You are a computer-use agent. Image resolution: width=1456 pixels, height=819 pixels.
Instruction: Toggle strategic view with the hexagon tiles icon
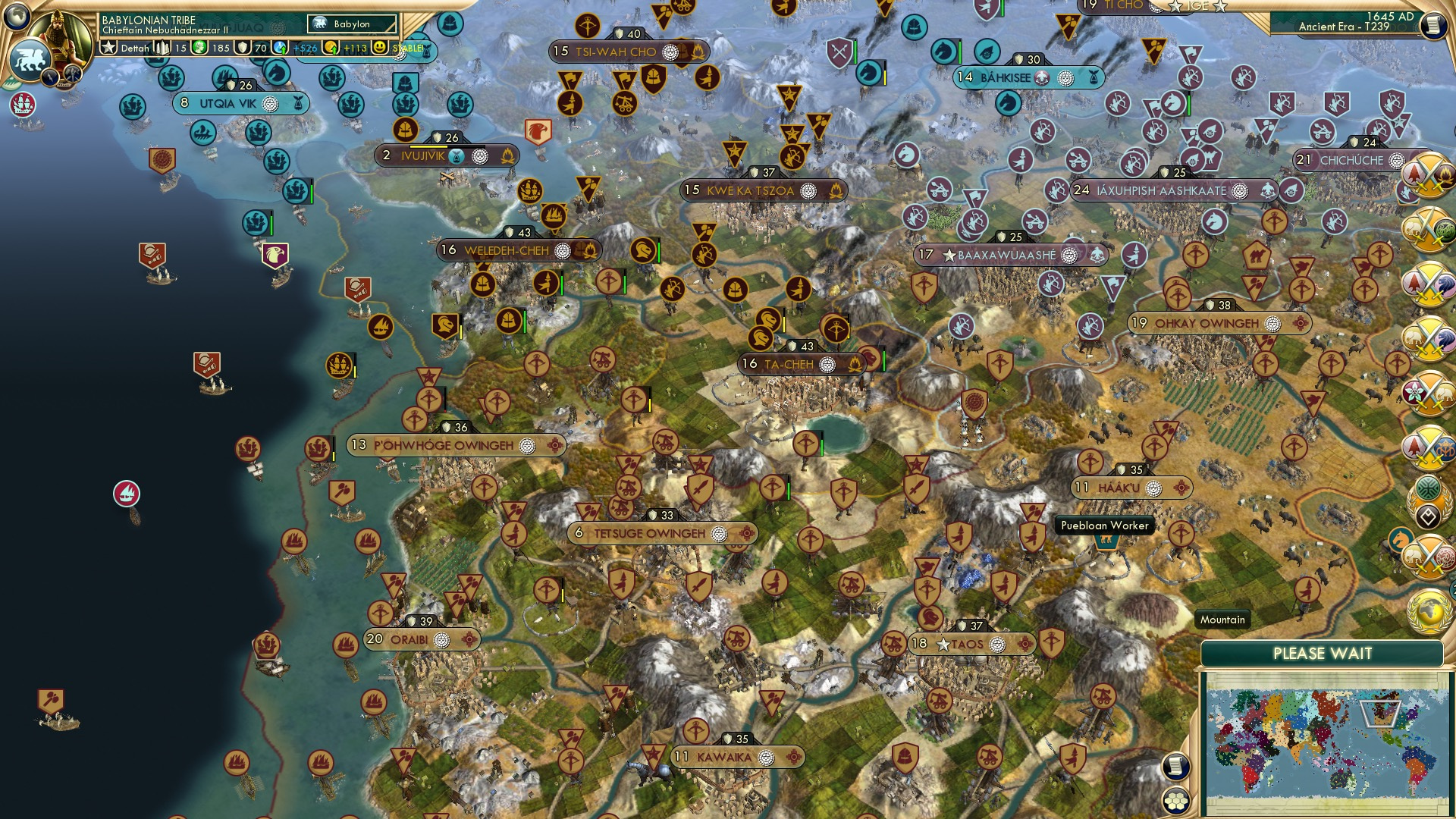tap(1175, 802)
